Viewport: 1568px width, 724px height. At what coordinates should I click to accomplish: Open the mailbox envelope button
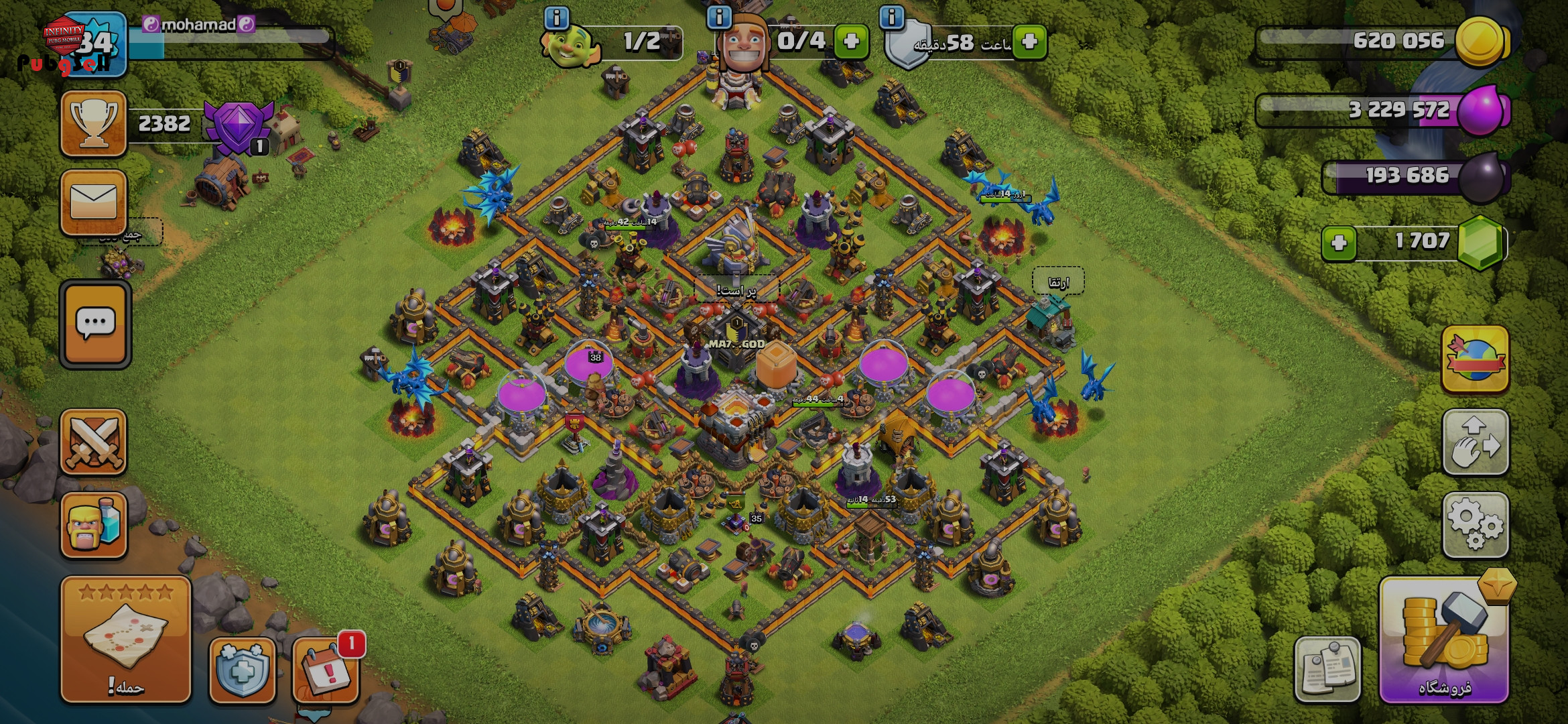coord(94,202)
